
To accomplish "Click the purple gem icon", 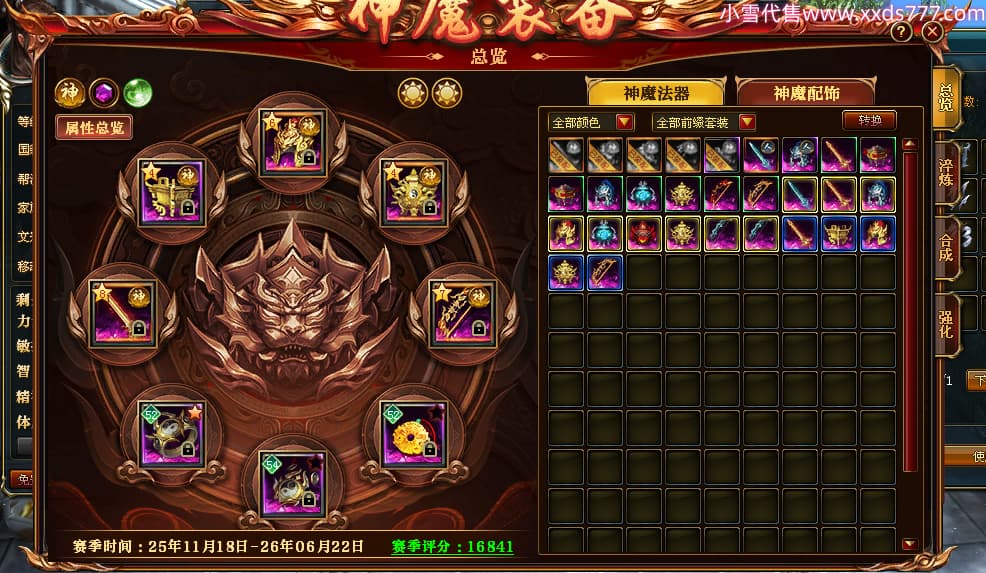I will click(x=103, y=93).
